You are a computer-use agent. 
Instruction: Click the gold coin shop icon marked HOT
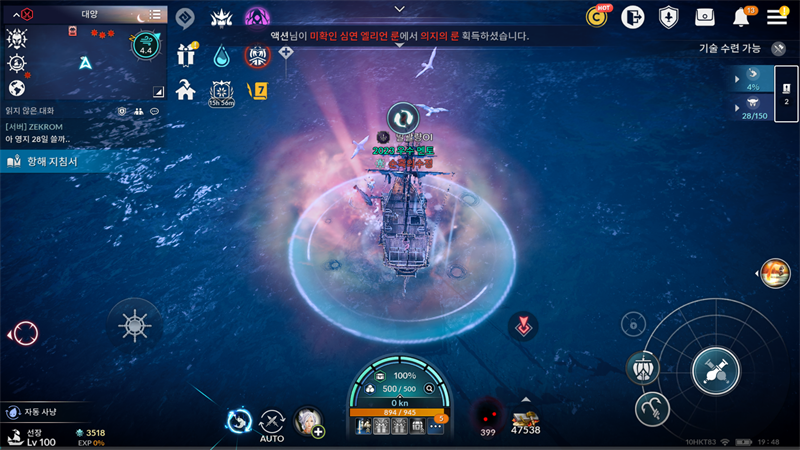pyautogui.click(x=599, y=16)
